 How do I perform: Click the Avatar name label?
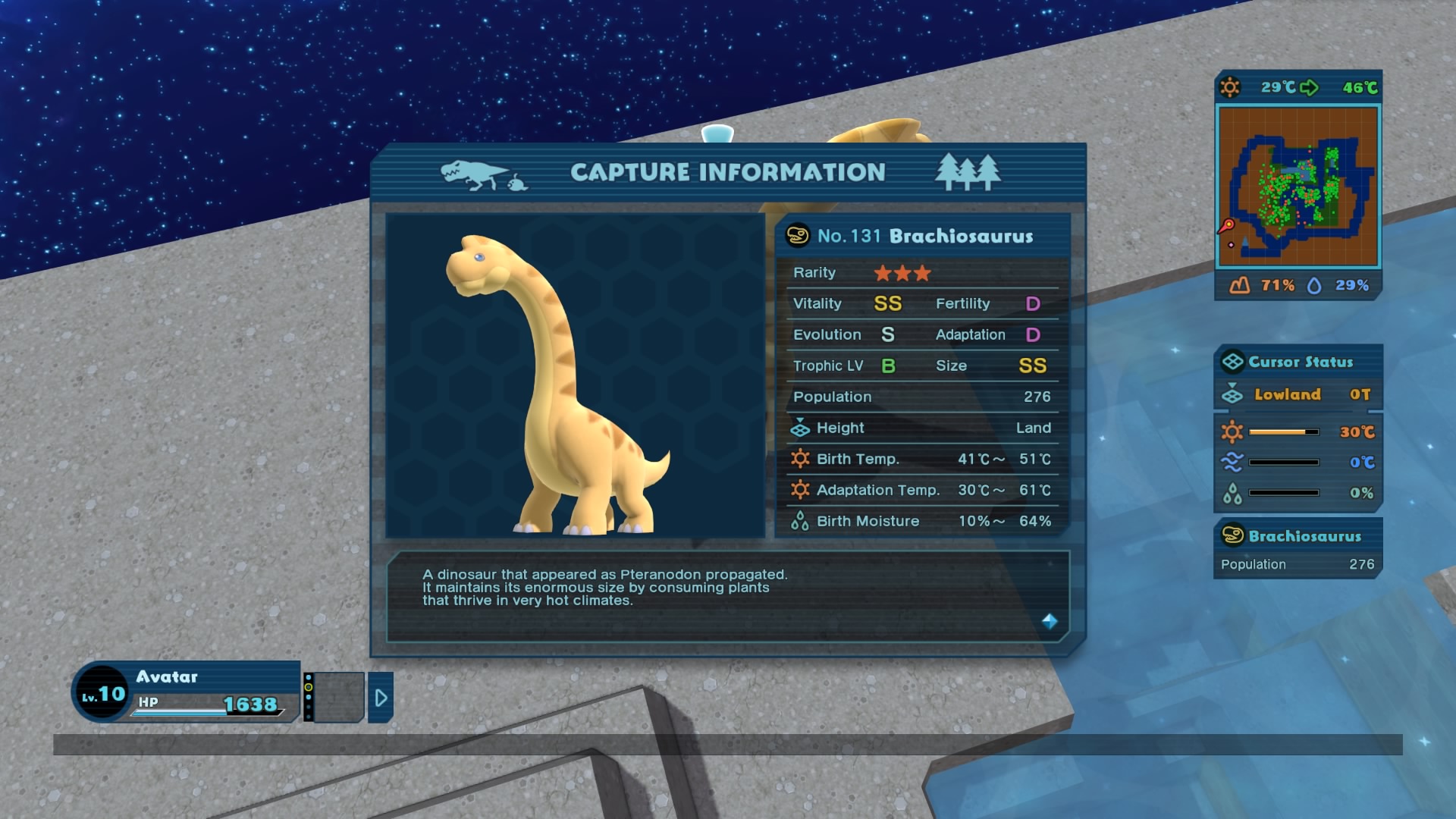pyautogui.click(x=168, y=677)
